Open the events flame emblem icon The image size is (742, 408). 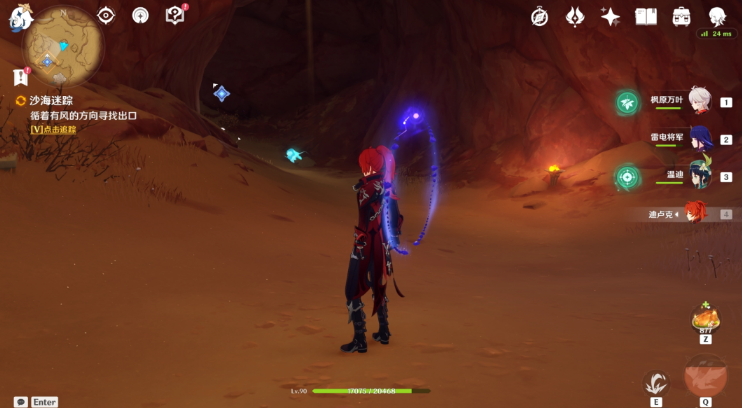tap(575, 16)
